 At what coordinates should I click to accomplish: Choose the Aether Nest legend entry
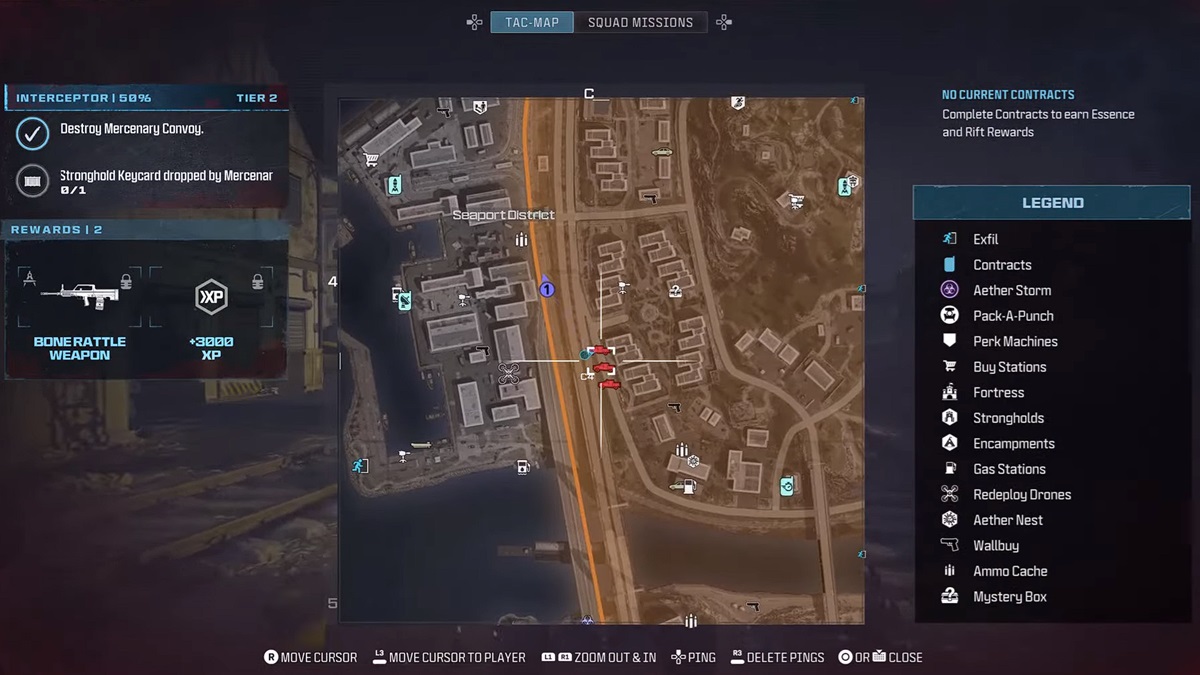(1008, 520)
